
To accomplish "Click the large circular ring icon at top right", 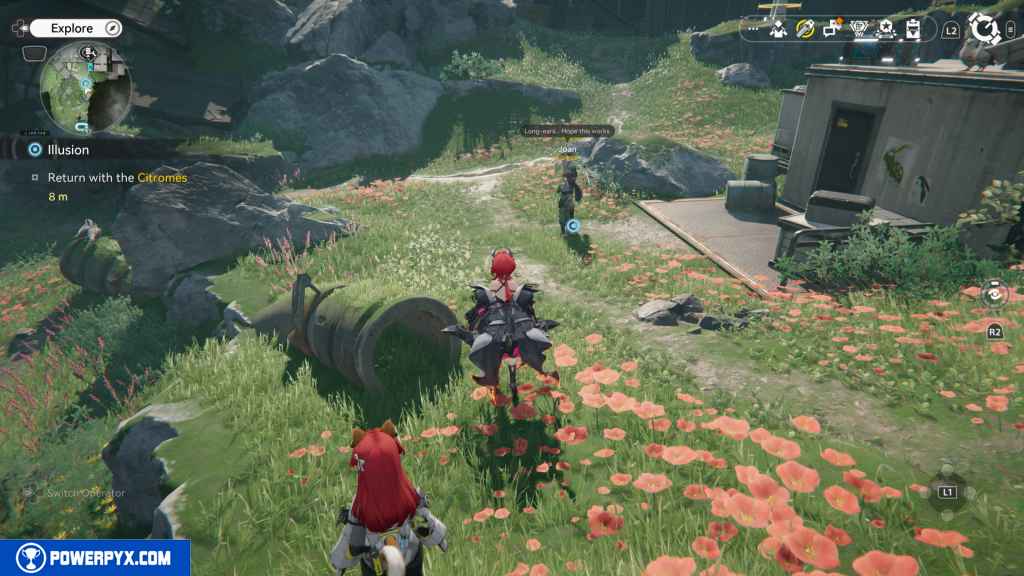I will click(x=985, y=29).
